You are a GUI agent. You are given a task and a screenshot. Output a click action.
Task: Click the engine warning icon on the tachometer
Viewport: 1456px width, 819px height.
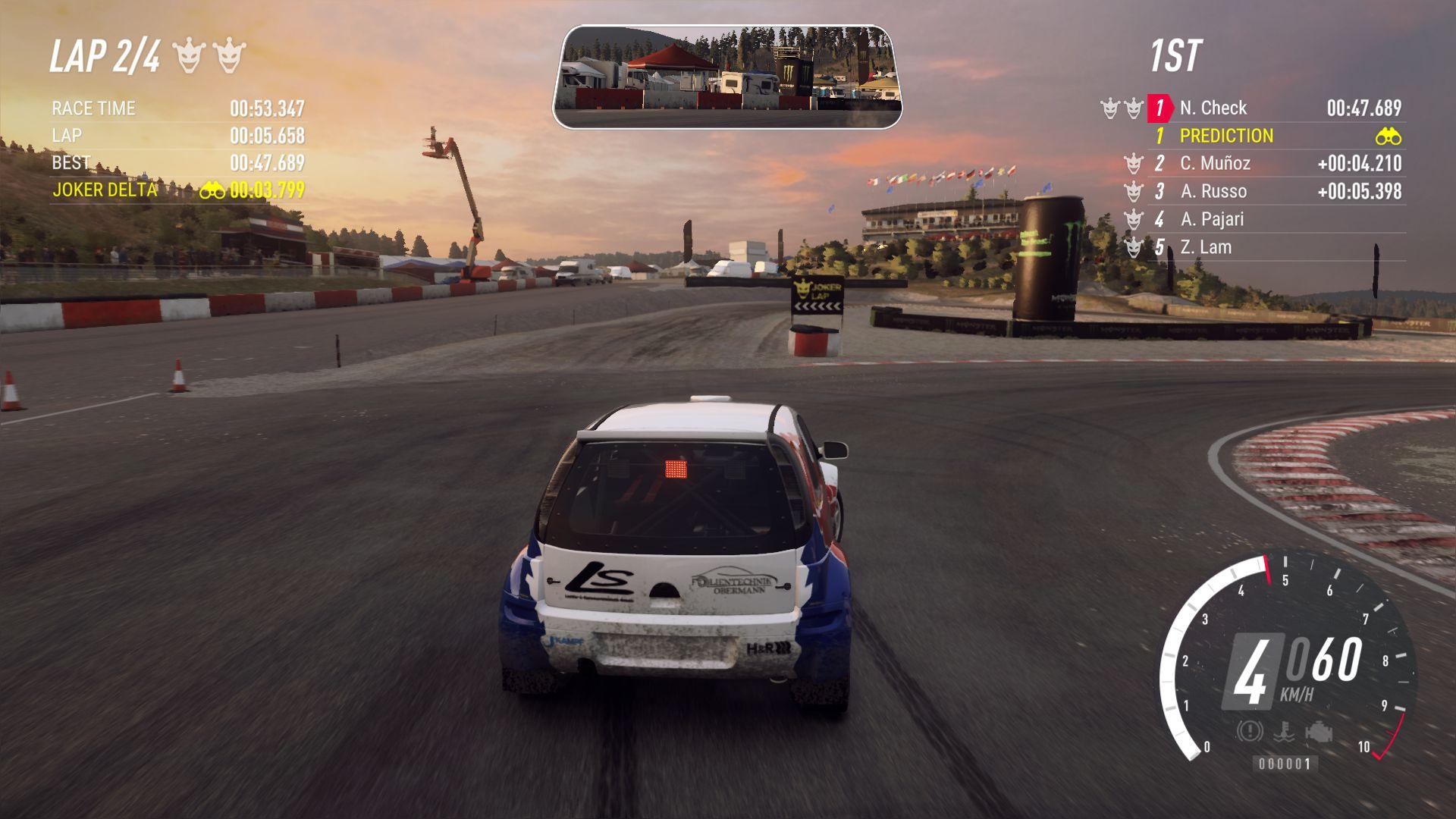(1319, 732)
